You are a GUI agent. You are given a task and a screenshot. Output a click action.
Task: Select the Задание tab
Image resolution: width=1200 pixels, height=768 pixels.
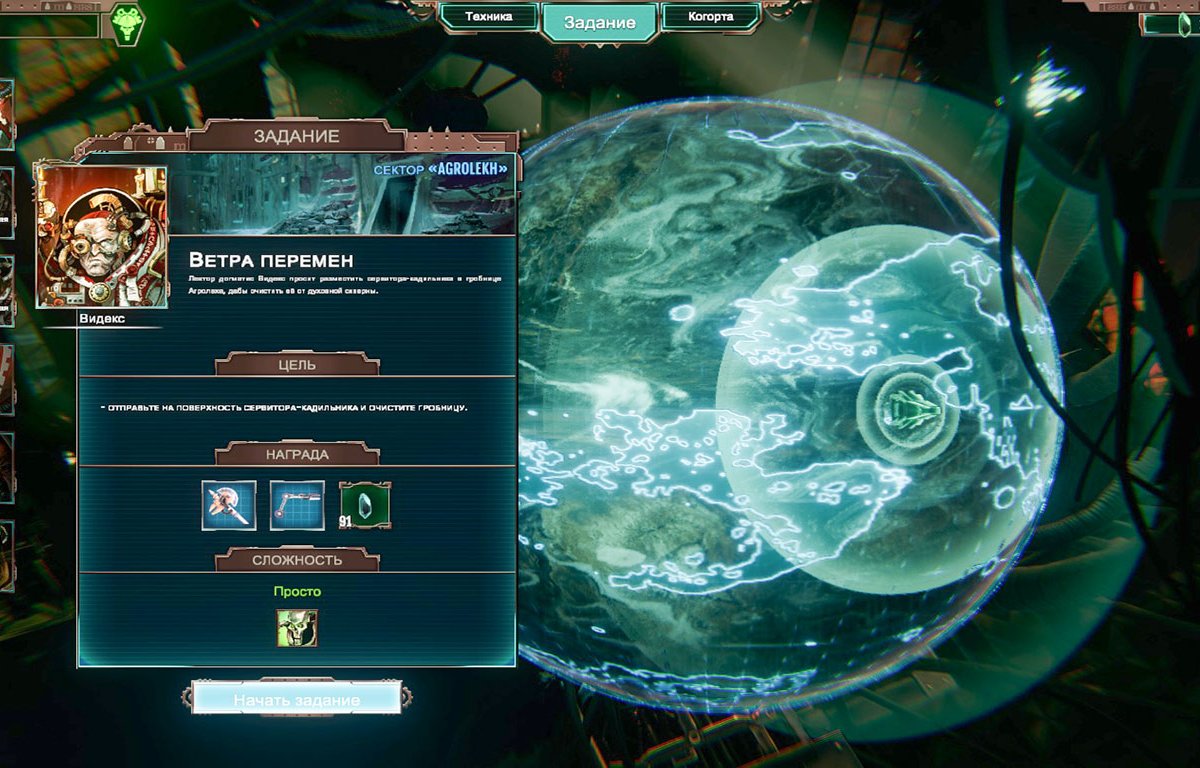[600, 23]
